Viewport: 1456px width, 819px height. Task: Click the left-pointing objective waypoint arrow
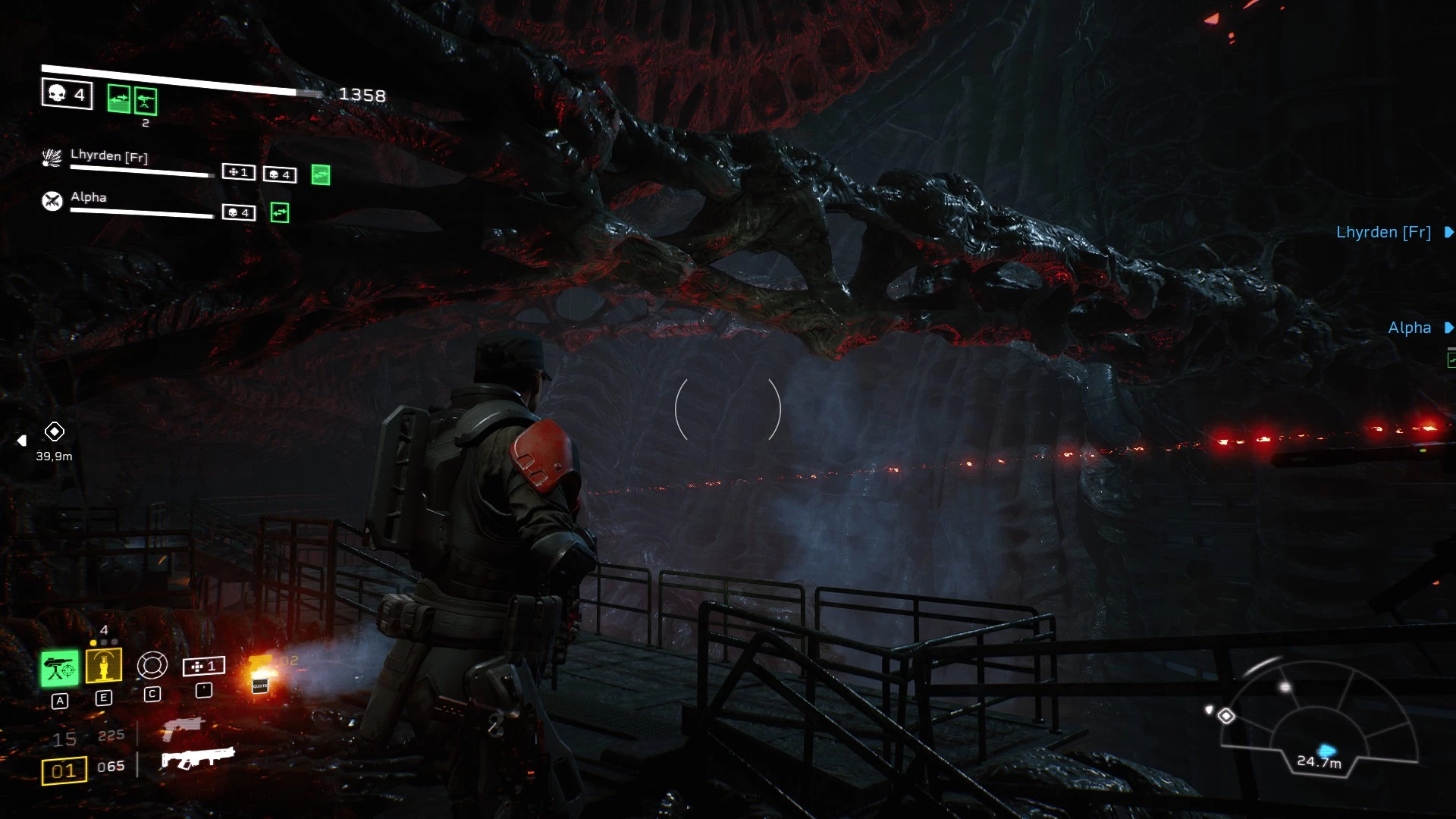(x=21, y=440)
